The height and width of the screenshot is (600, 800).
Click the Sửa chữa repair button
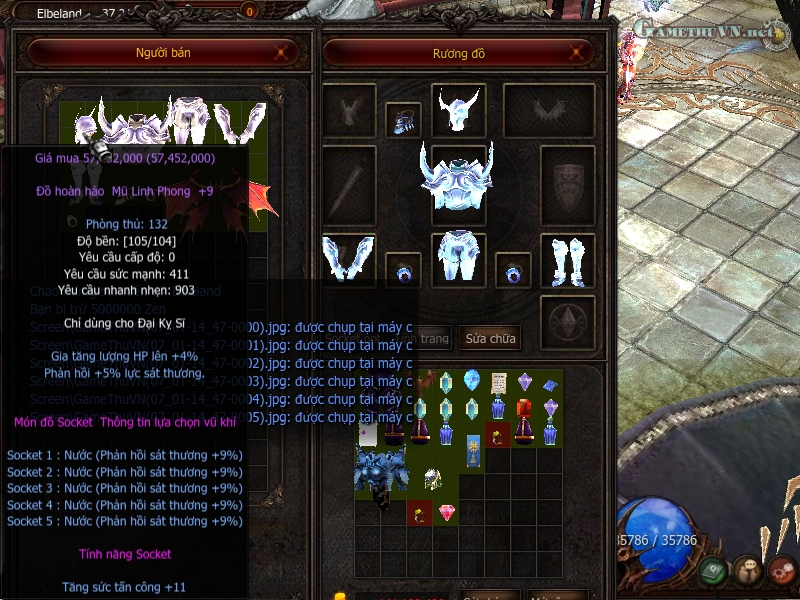pyautogui.click(x=490, y=338)
